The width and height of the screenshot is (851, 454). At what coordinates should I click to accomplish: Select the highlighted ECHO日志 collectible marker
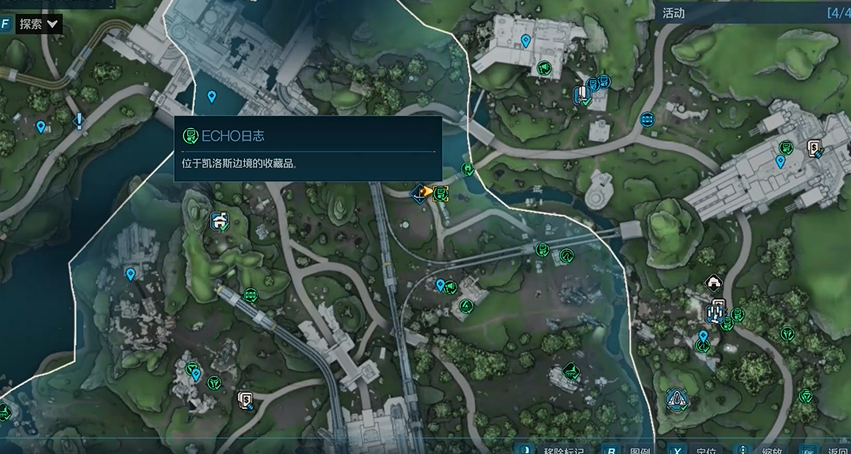tap(440, 191)
